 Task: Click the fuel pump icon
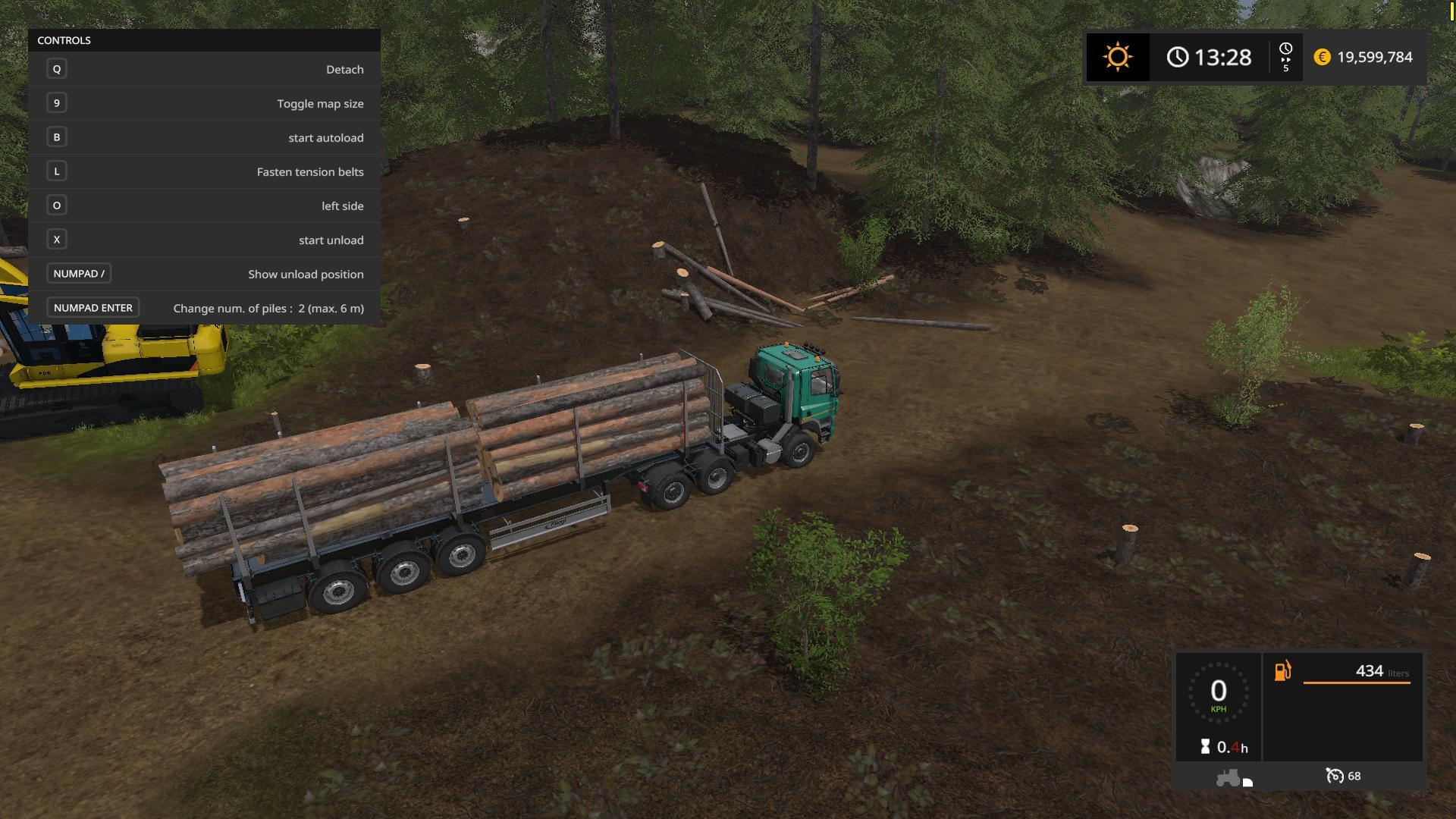[1282, 671]
